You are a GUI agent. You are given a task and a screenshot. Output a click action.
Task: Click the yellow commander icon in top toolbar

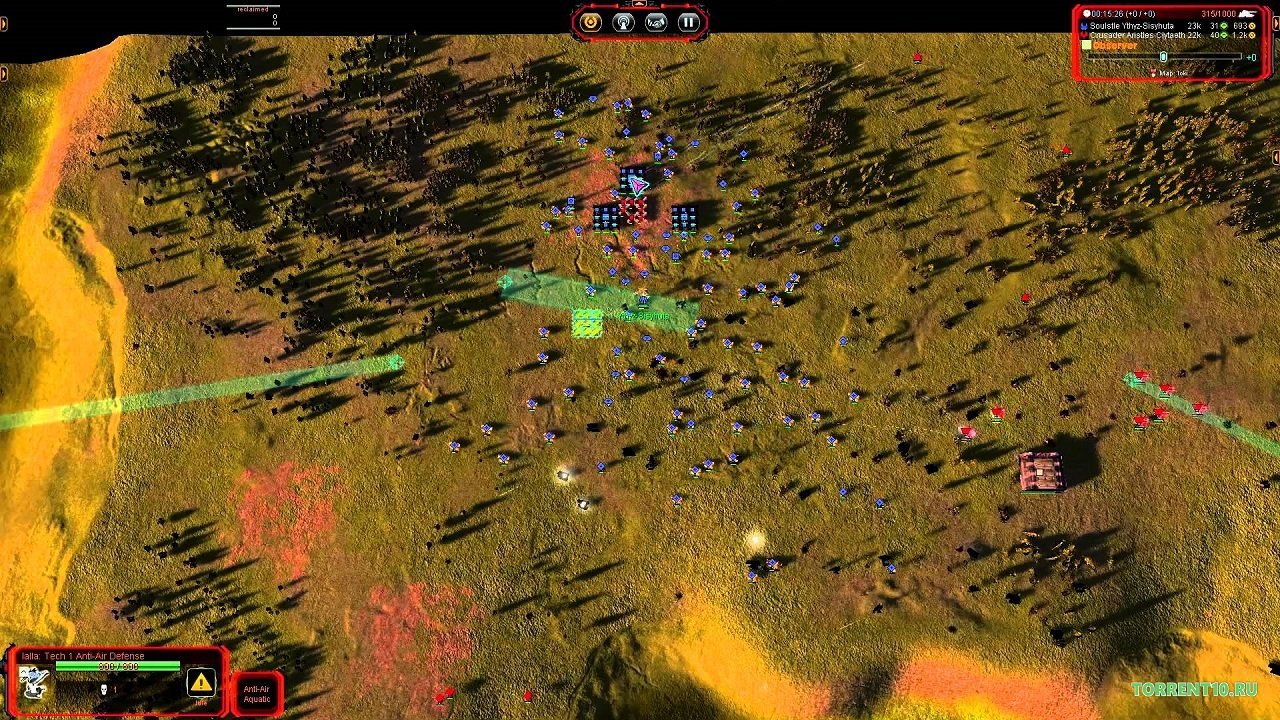point(591,22)
